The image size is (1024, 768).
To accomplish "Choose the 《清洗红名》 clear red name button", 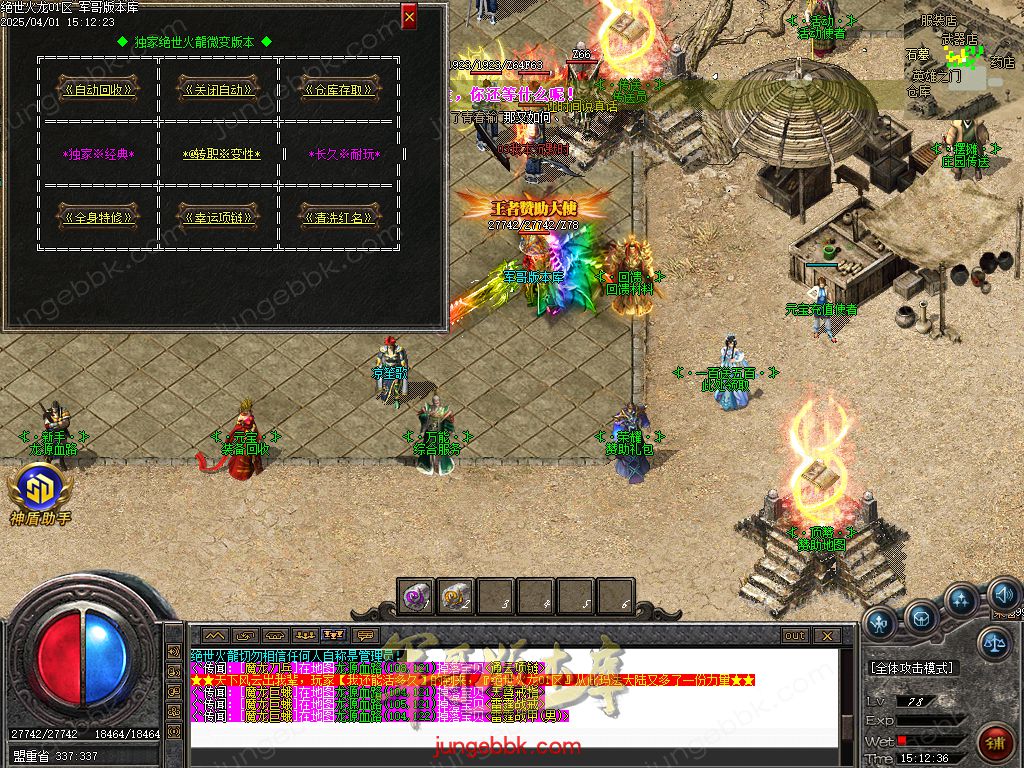I will coord(338,216).
